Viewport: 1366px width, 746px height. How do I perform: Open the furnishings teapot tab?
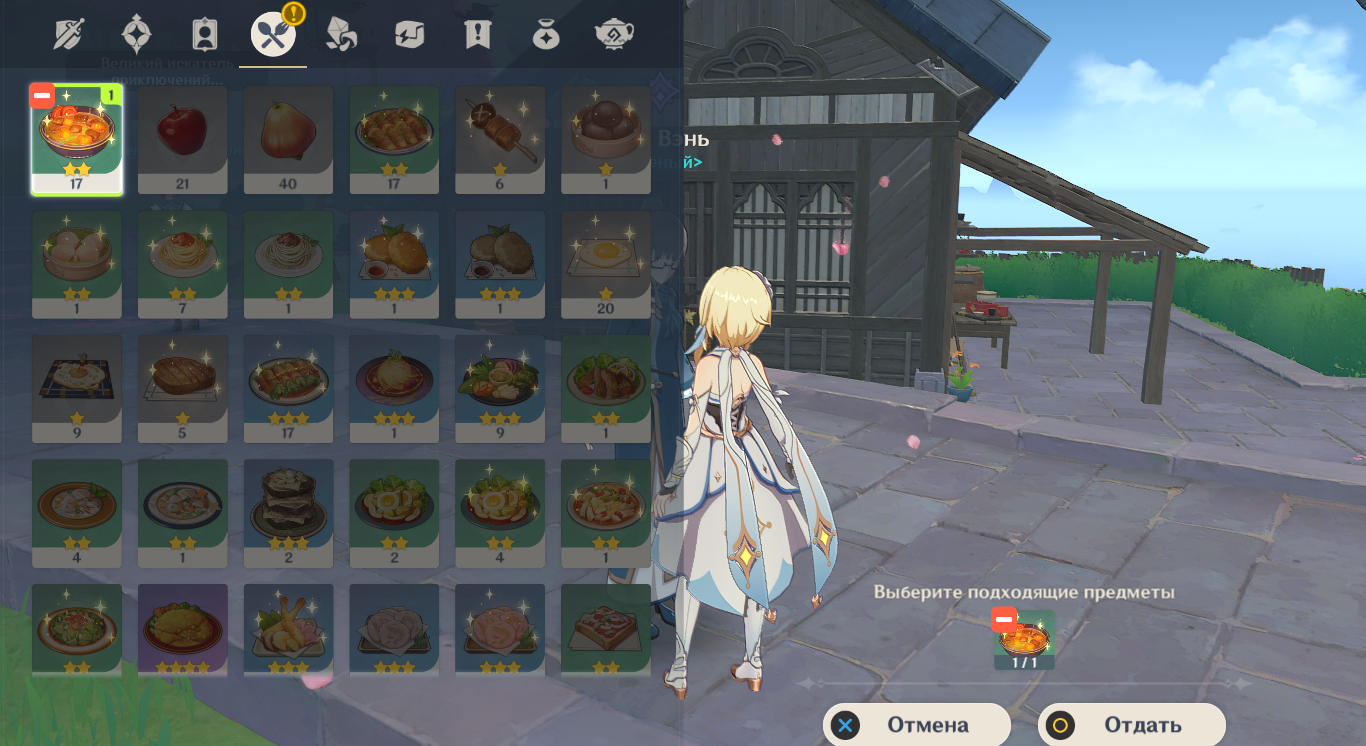(x=614, y=35)
